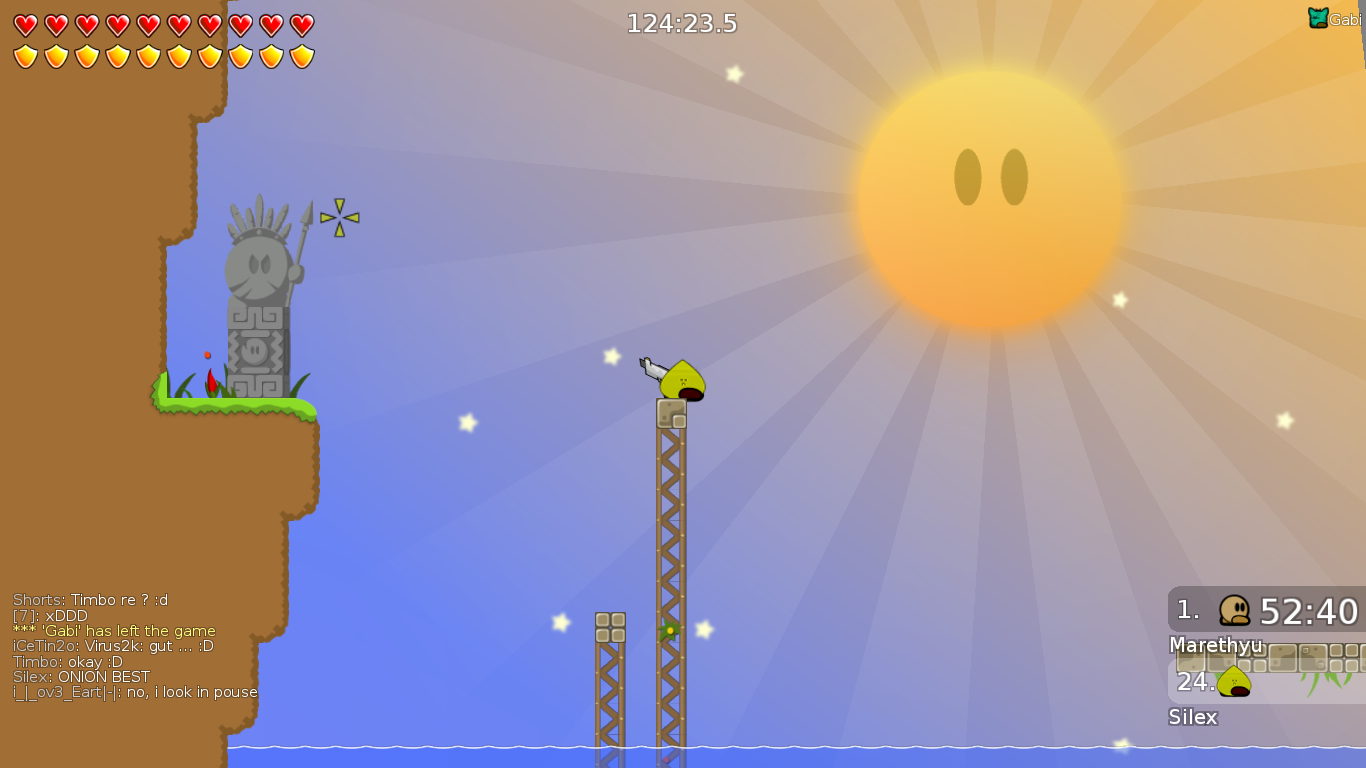1366x768 pixels.
Task: Click the 'Gabi has left the game' notice
Action: 114,630
